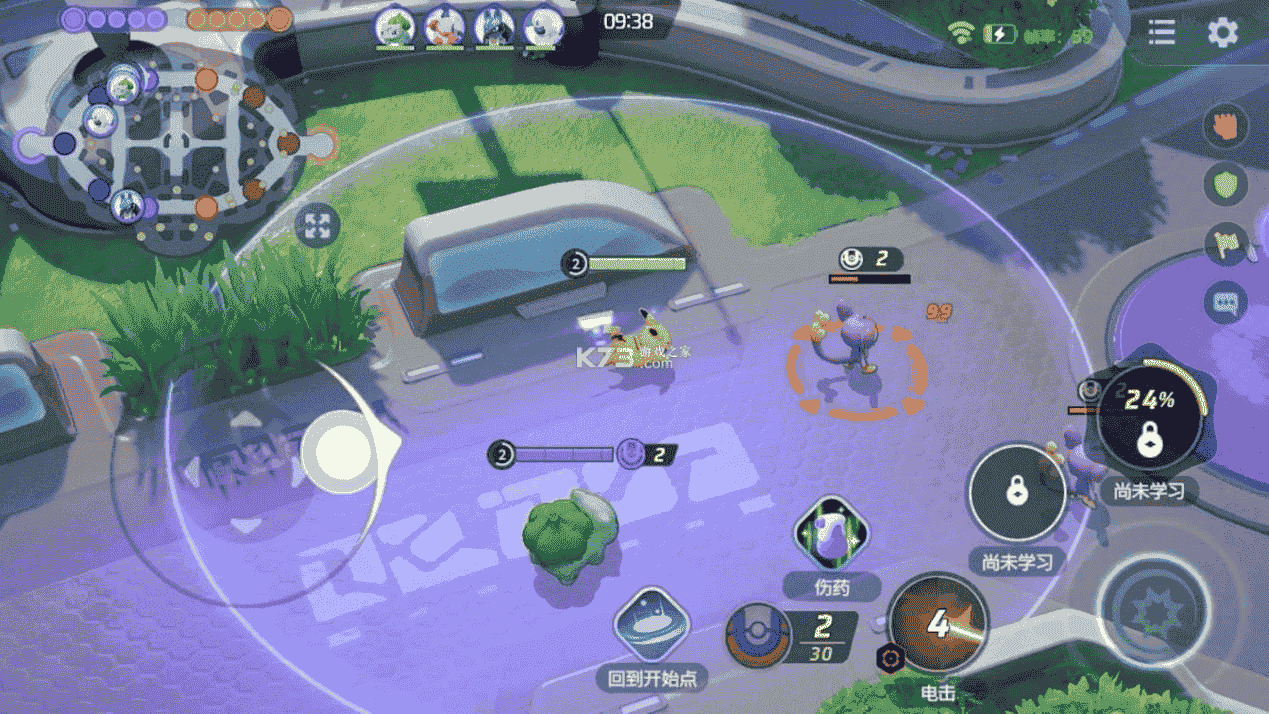The height and width of the screenshot is (714, 1269).
Task: Select the green shield signal icon
Action: [1226, 185]
